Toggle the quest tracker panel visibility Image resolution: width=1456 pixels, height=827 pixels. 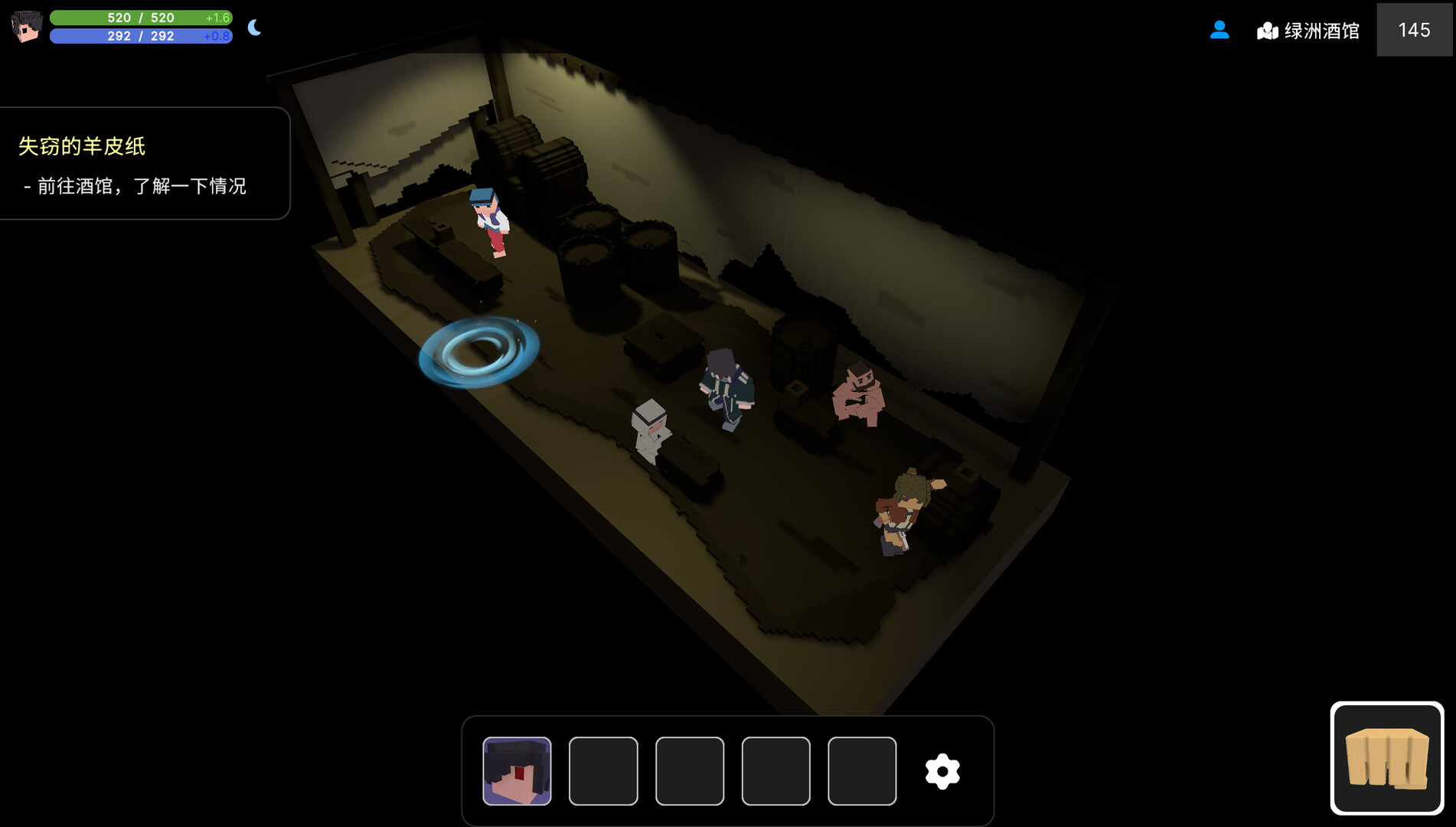point(145,163)
